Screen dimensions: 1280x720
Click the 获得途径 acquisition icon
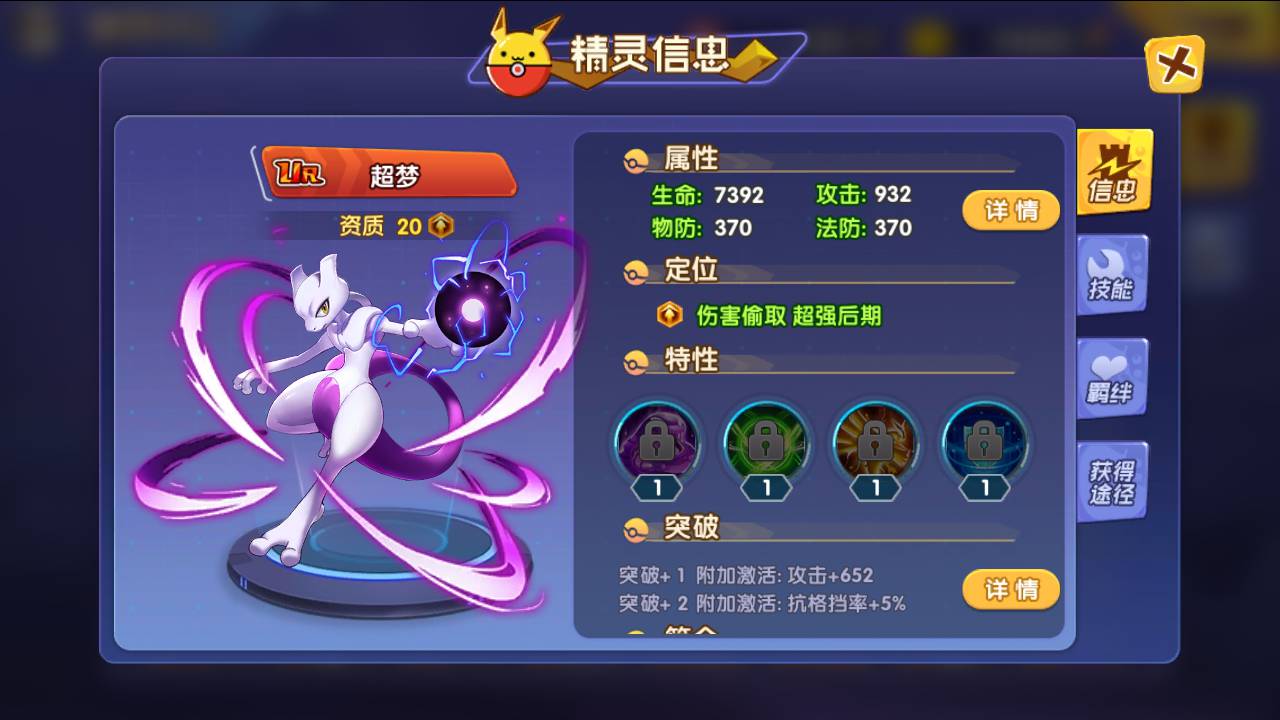coord(1113,478)
